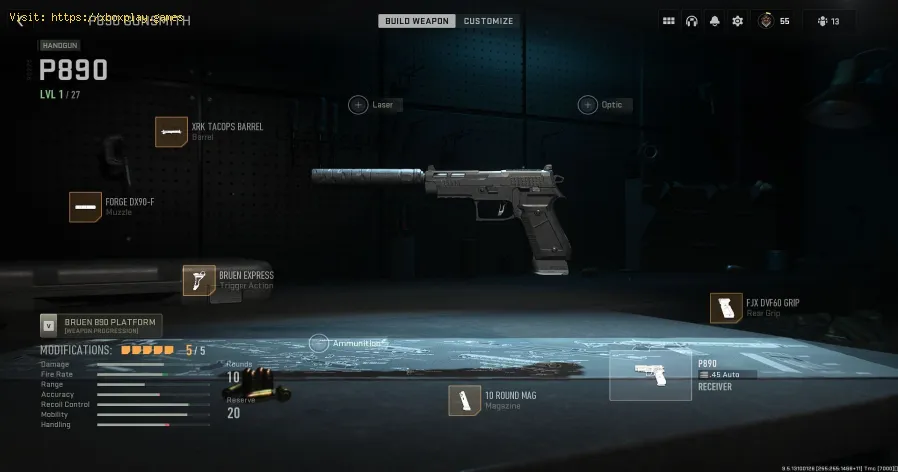898x472 pixels.
Task: Open the social friends list showing 13
Action: 828,21
